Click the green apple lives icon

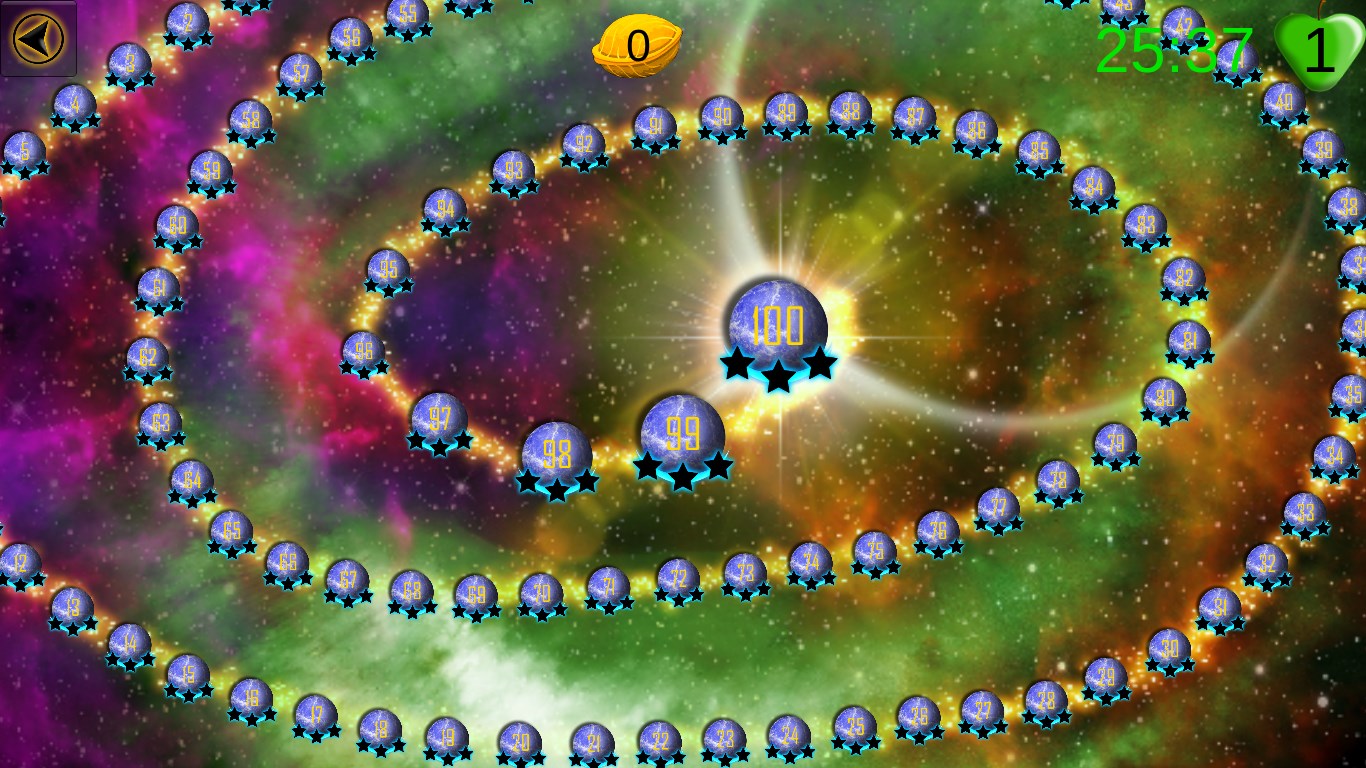point(1319,50)
